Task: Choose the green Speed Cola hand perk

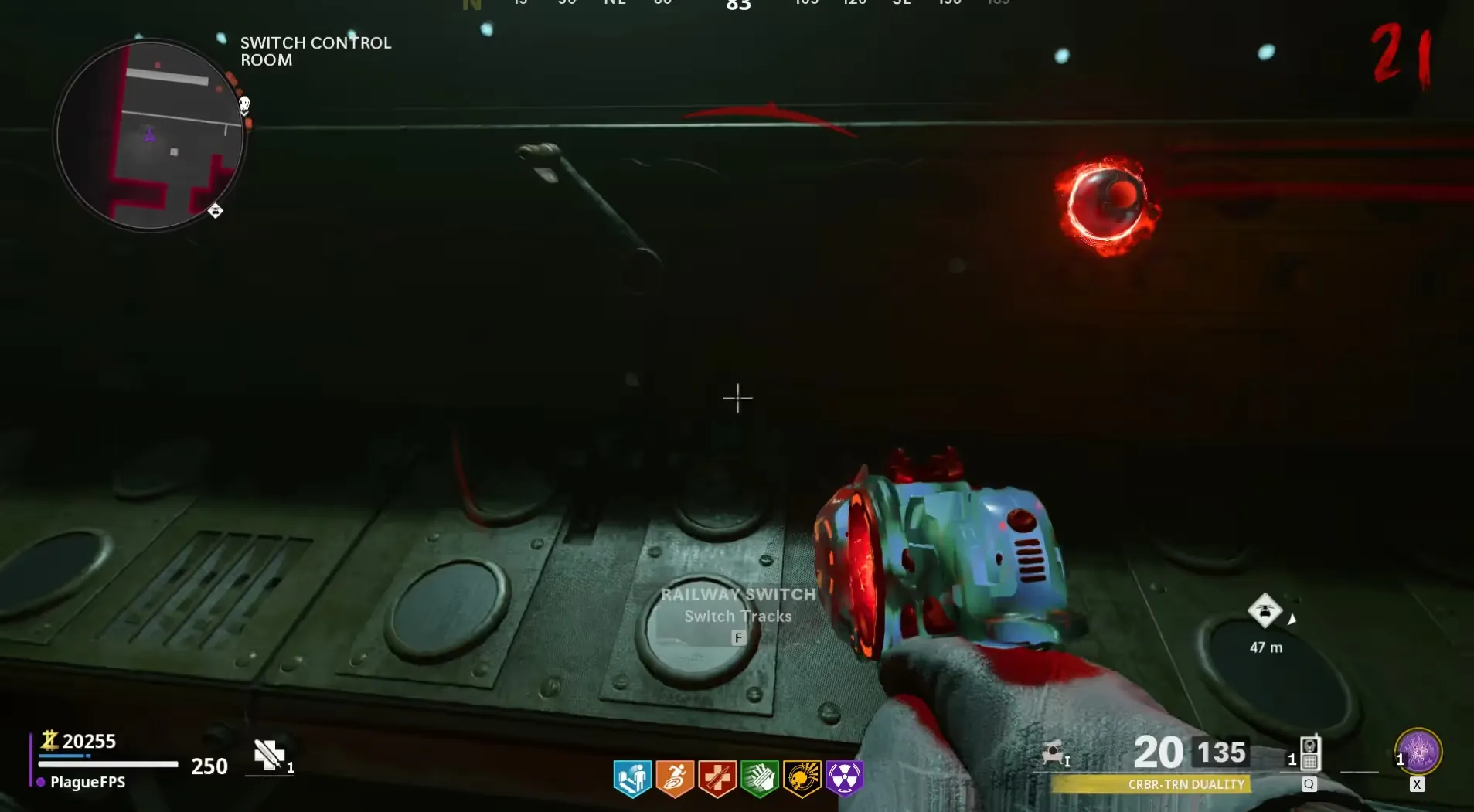Action: 760,778
